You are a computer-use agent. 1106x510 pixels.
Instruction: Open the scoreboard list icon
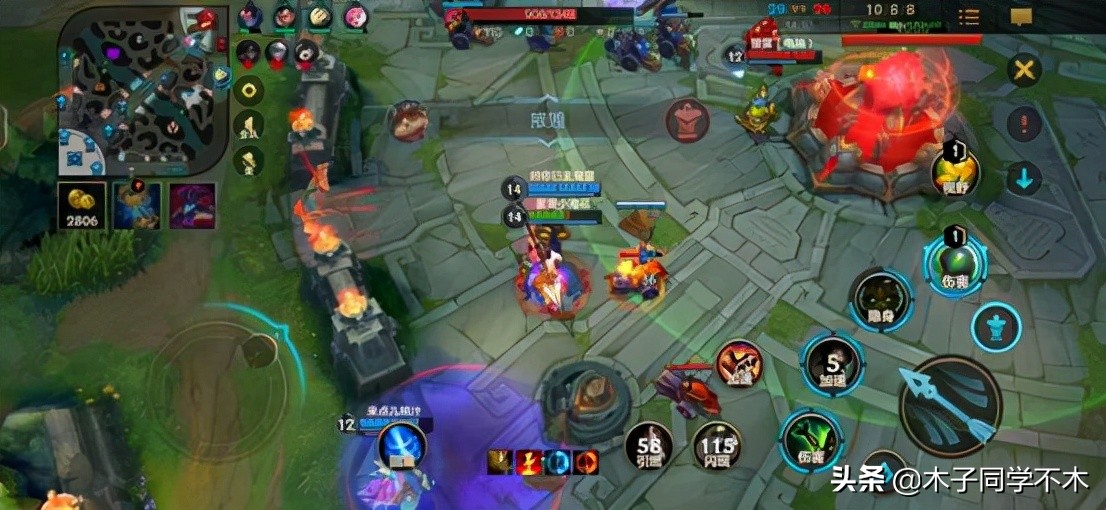[969, 17]
